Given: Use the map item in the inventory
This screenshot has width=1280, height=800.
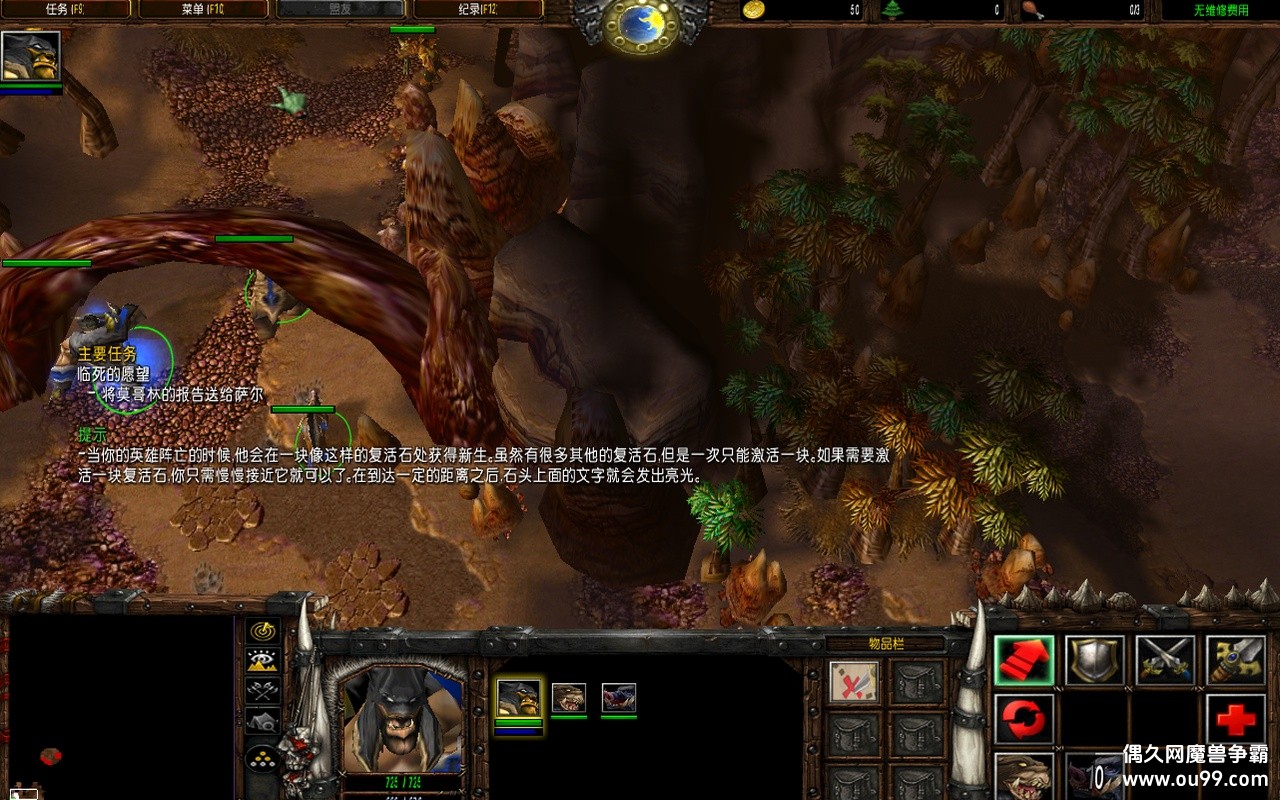Looking at the screenshot, I should pos(855,683).
